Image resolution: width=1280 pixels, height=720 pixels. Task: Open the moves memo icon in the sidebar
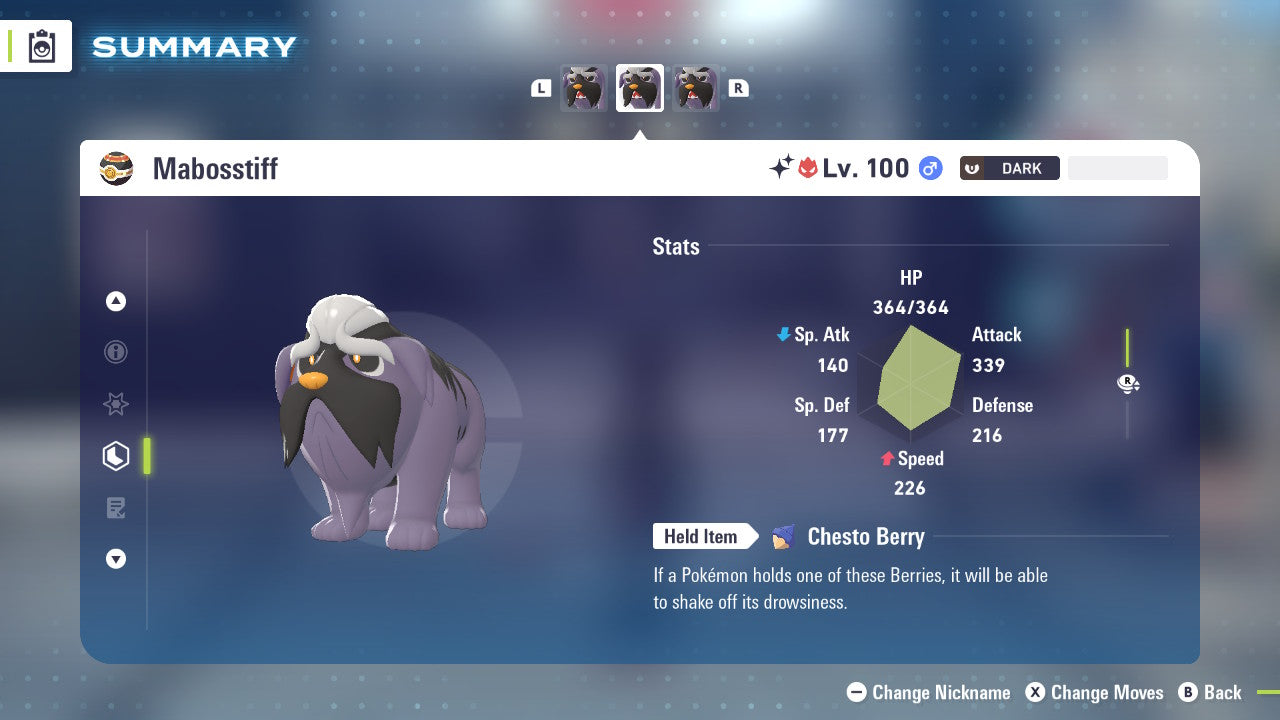coord(116,508)
